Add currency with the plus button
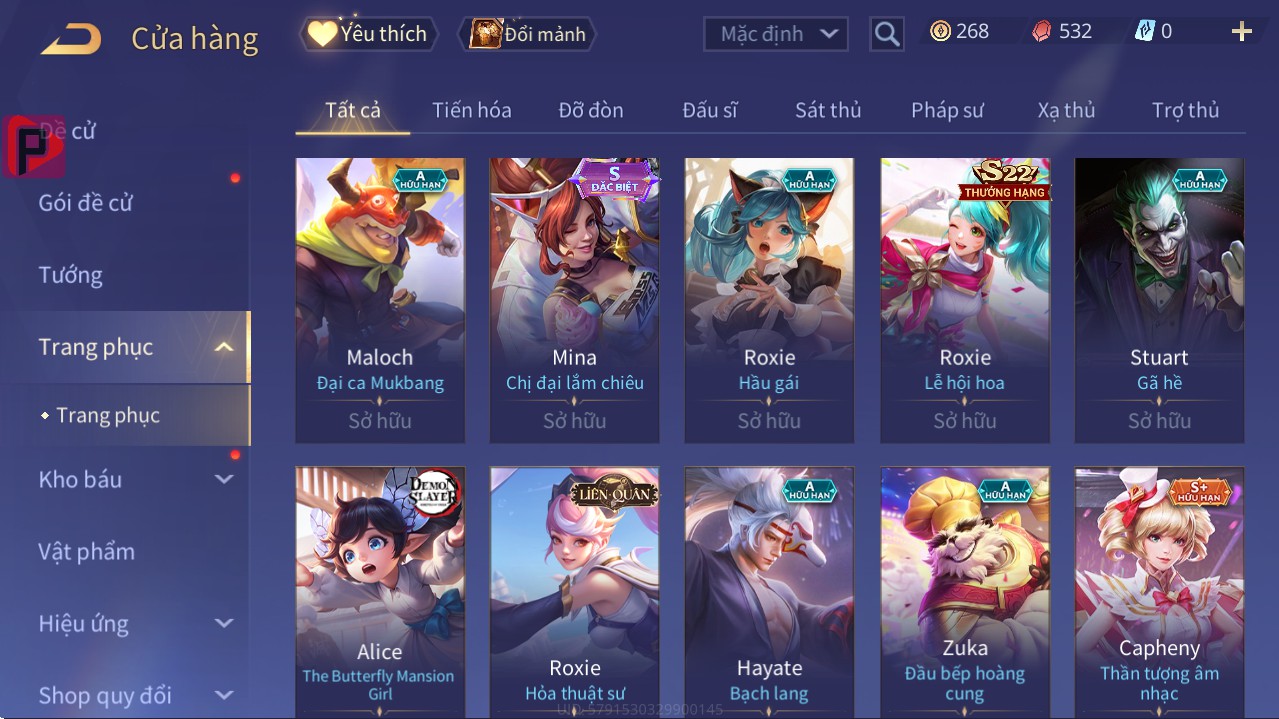The image size is (1279, 719). [1241, 32]
